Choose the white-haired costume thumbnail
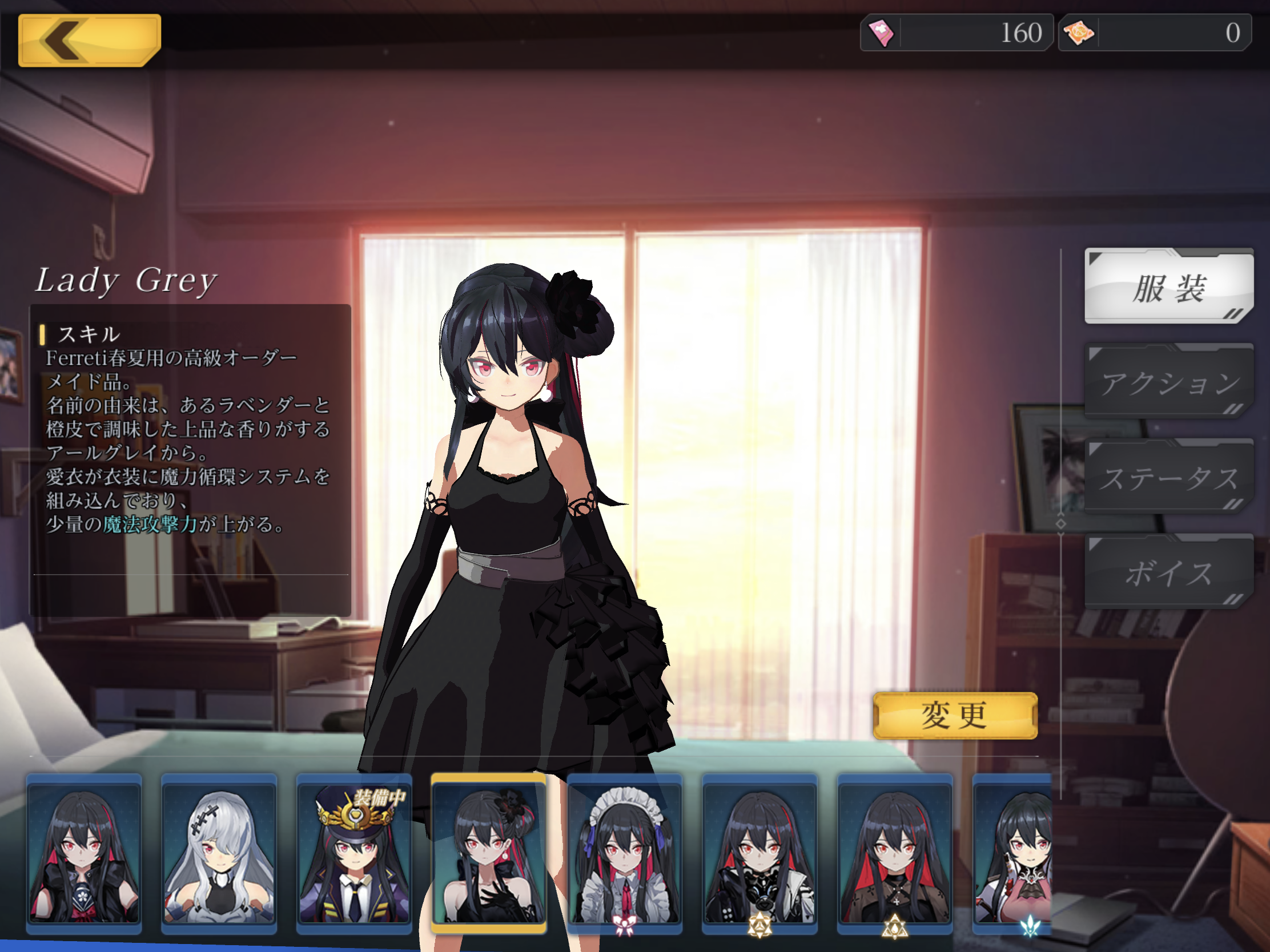 point(219,853)
